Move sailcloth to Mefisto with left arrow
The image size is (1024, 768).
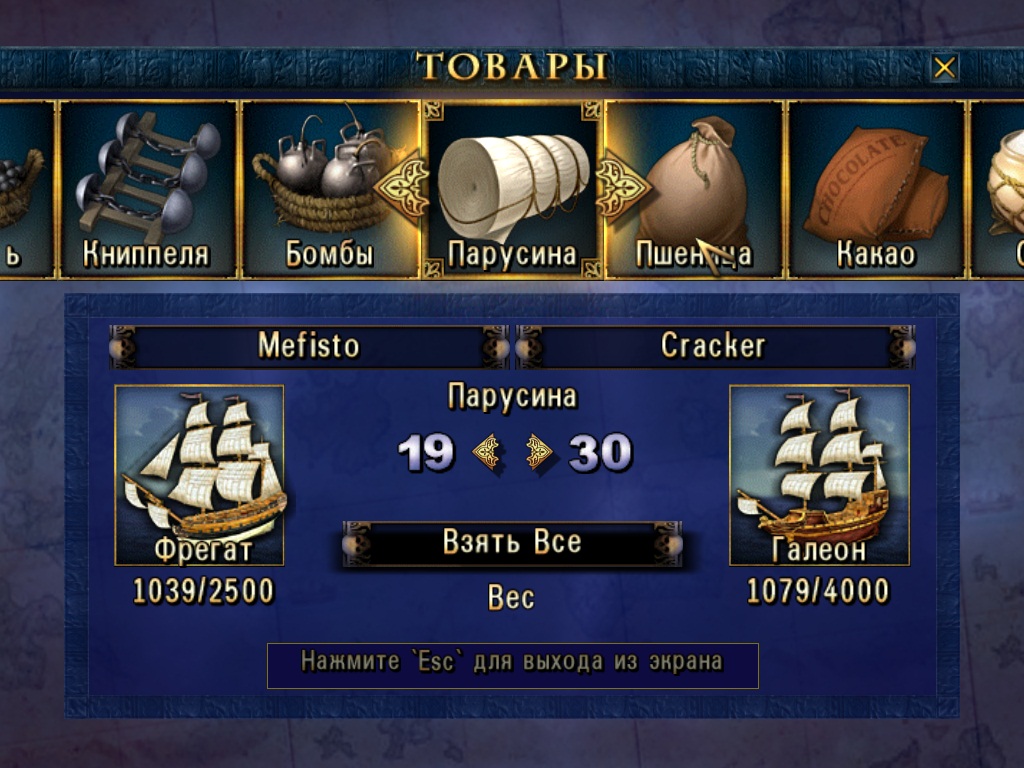coord(487,453)
